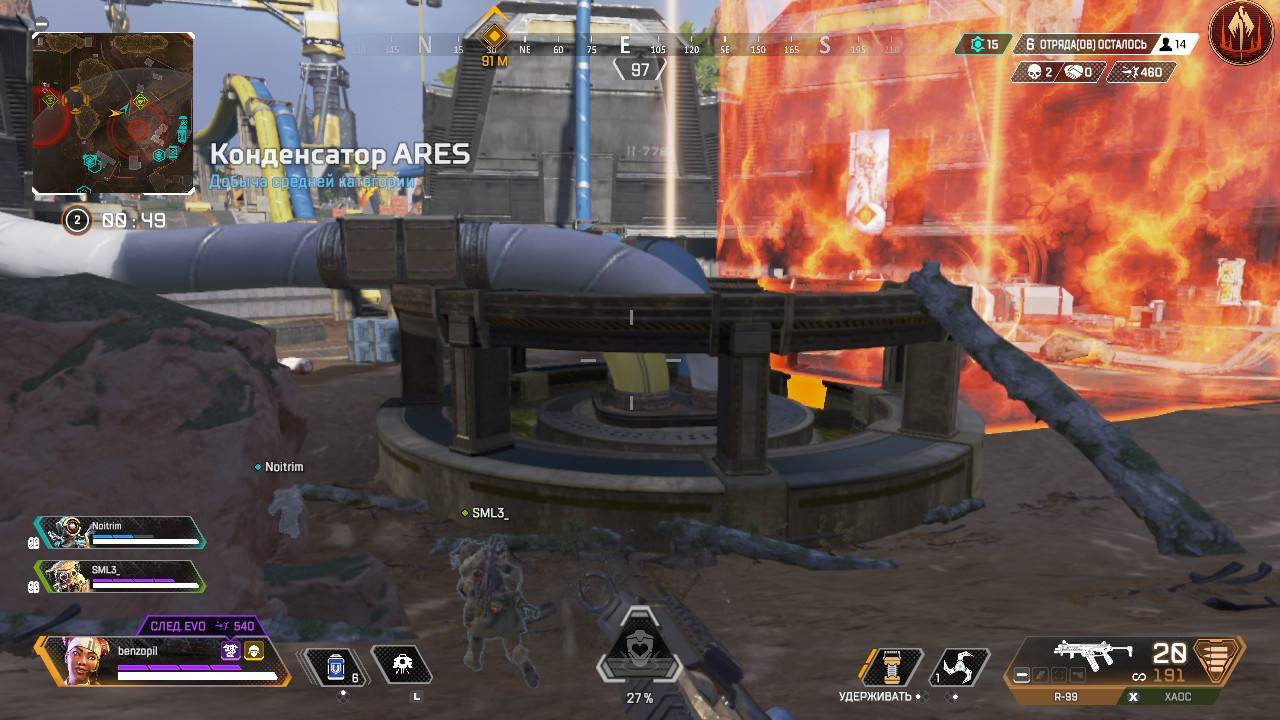Select the three-blade shuriken ability icon
1280x720 pixels.
pos(960,667)
